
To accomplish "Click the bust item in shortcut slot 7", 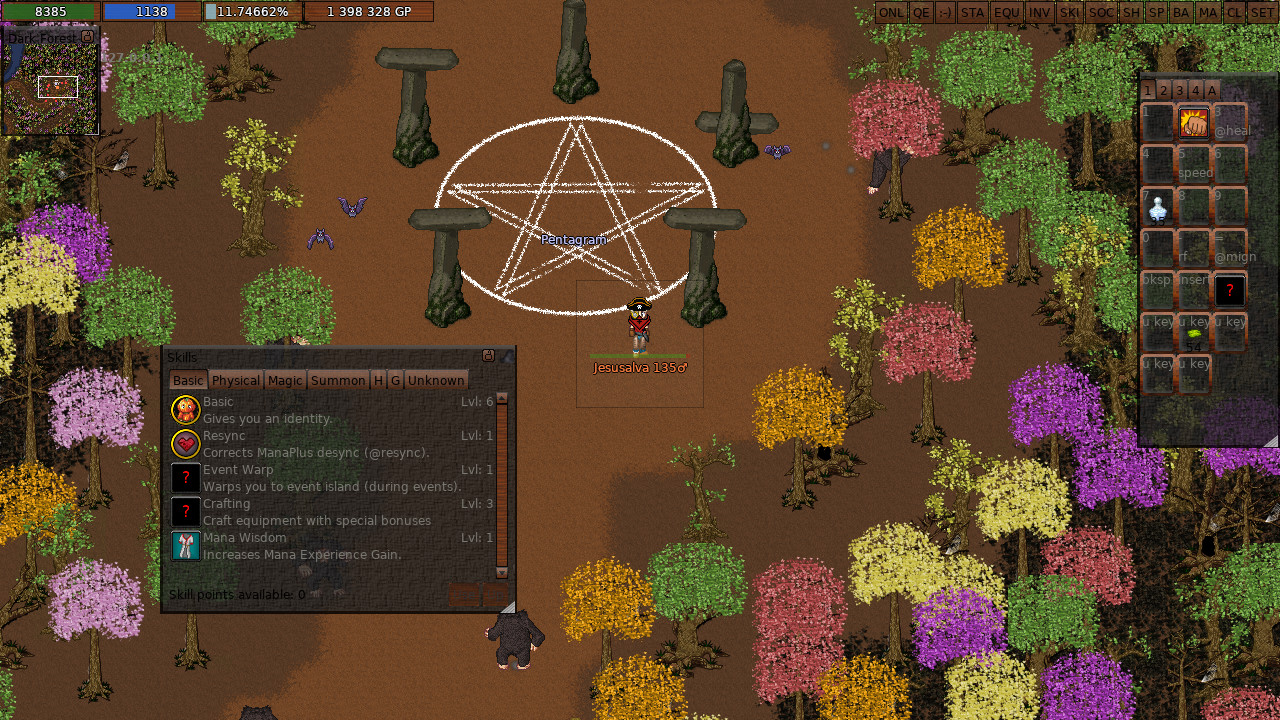I will (1158, 205).
